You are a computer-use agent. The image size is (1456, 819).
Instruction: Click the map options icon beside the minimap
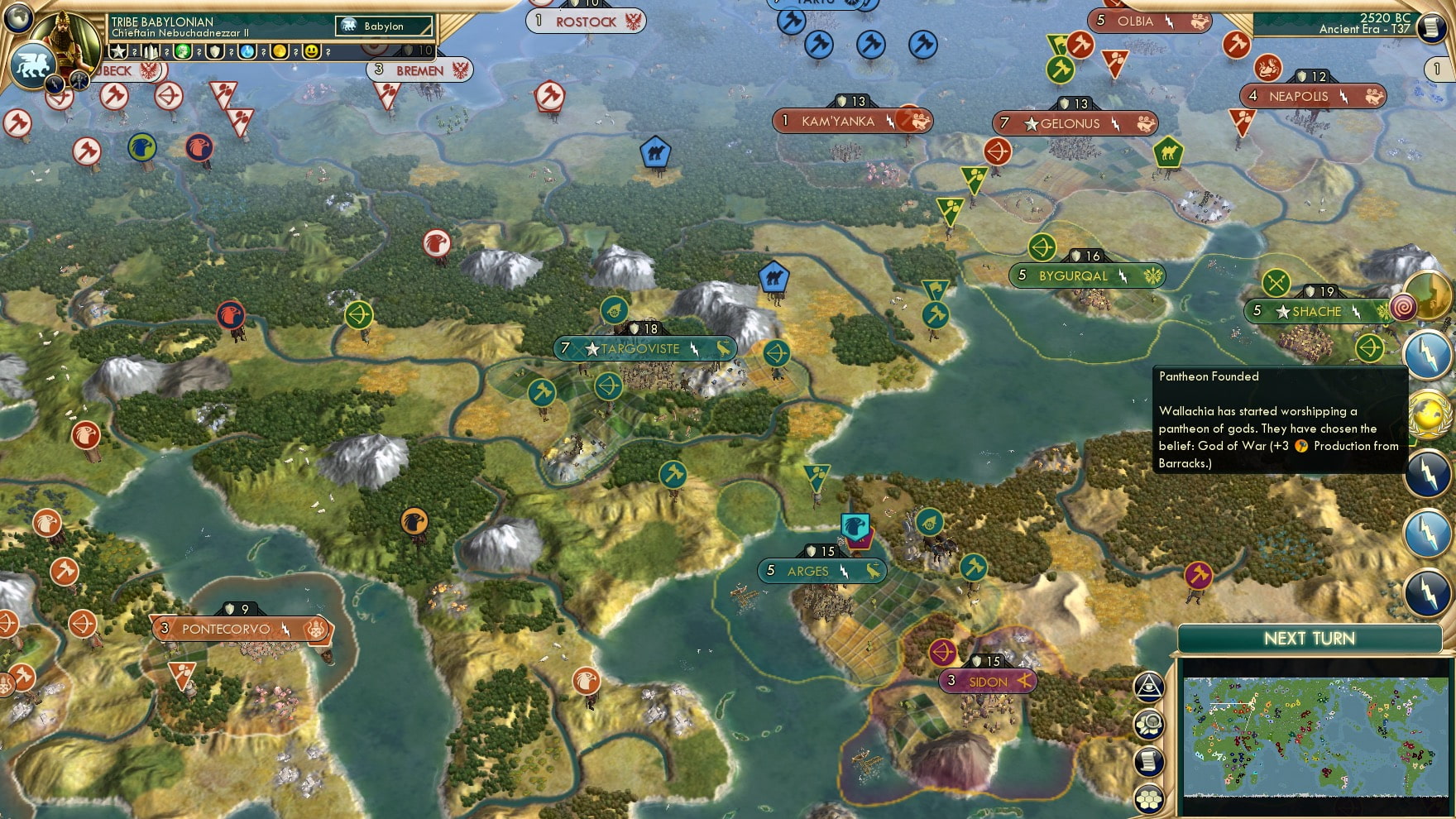tap(1148, 724)
